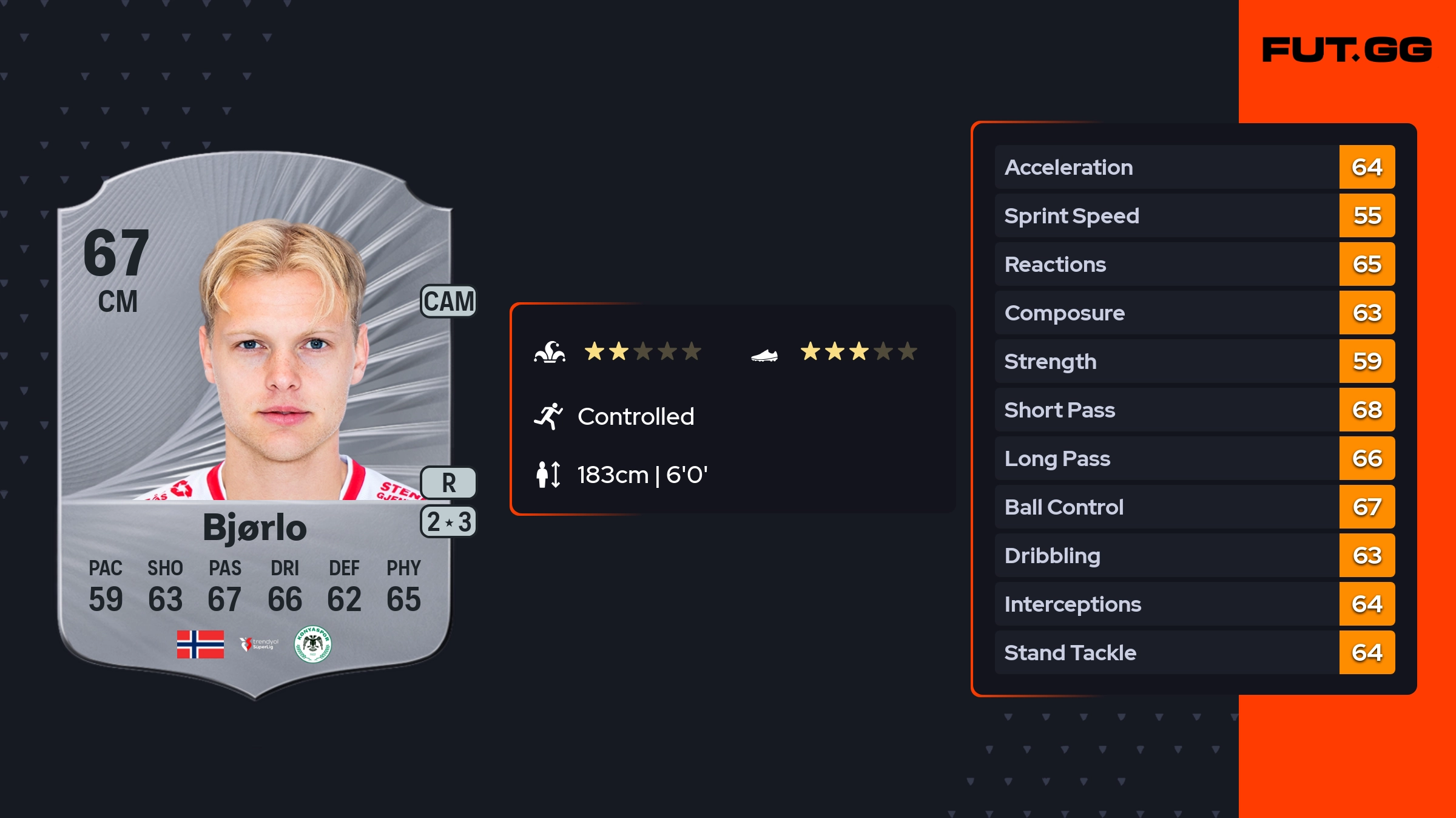Open the FUT.GG logo
This screenshot has height=818, width=1456.
coord(1347,50)
